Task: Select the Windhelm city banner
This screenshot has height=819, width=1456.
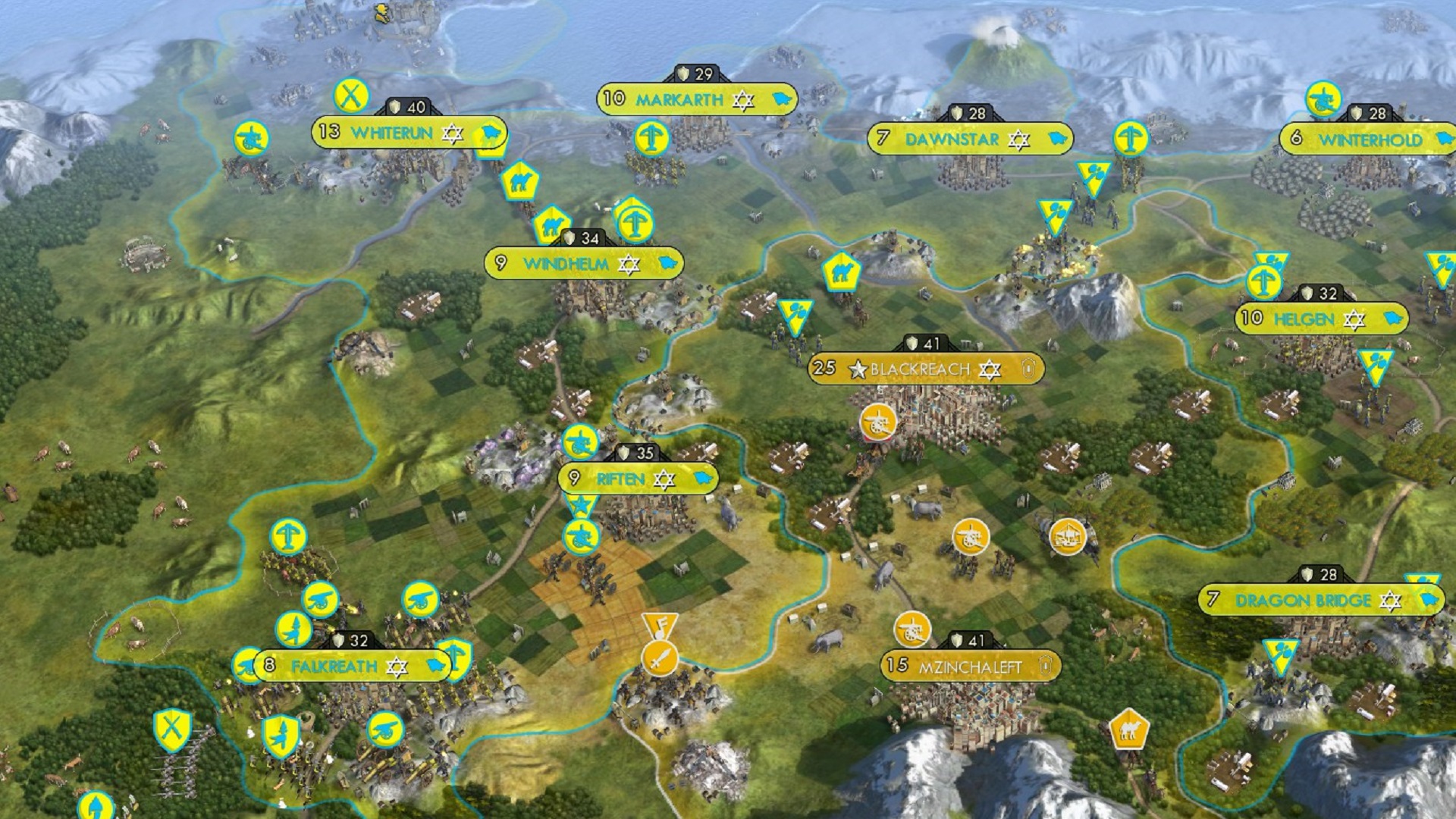Action: [566, 264]
